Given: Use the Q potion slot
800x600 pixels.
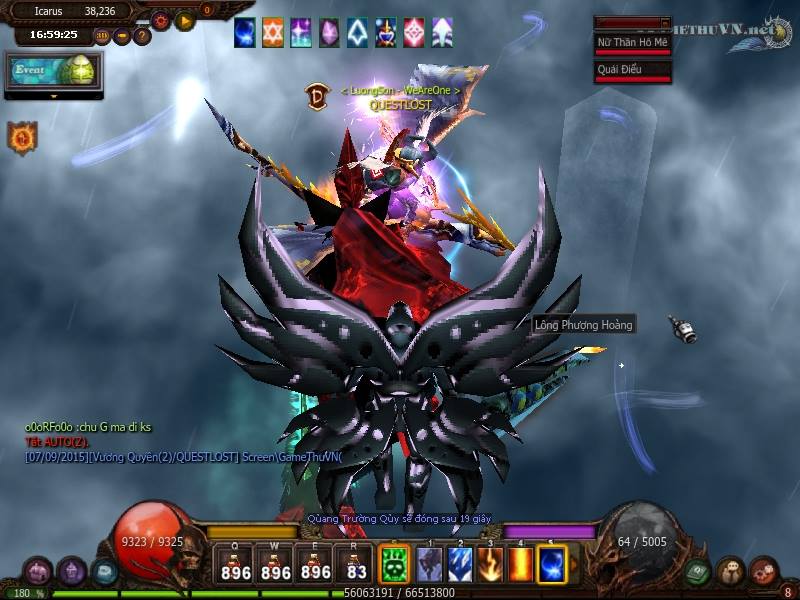Looking at the screenshot, I should [x=236, y=565].
